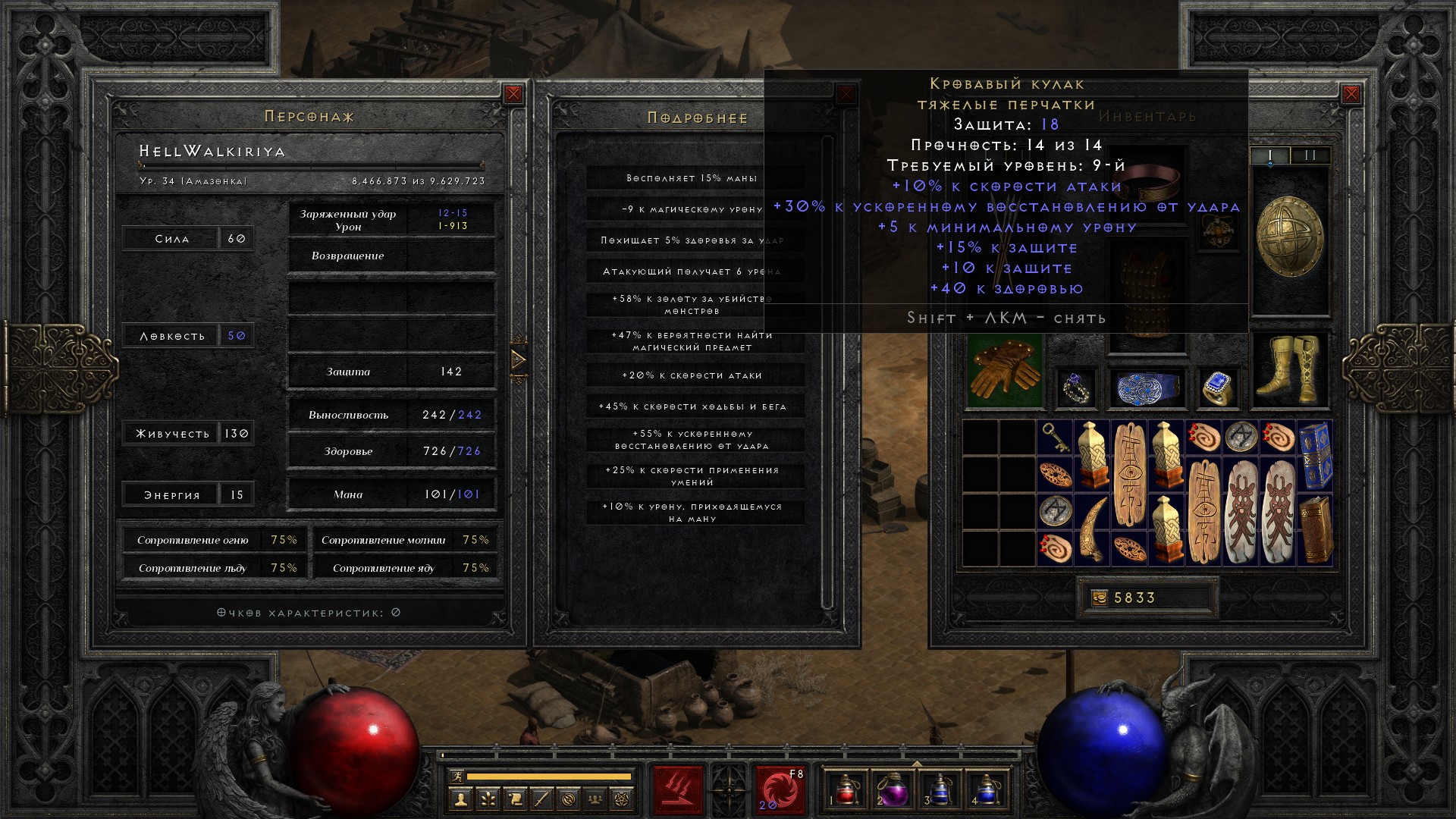Select the brown tome in inventory
1456x819 pixels.
click(1315, 529)
